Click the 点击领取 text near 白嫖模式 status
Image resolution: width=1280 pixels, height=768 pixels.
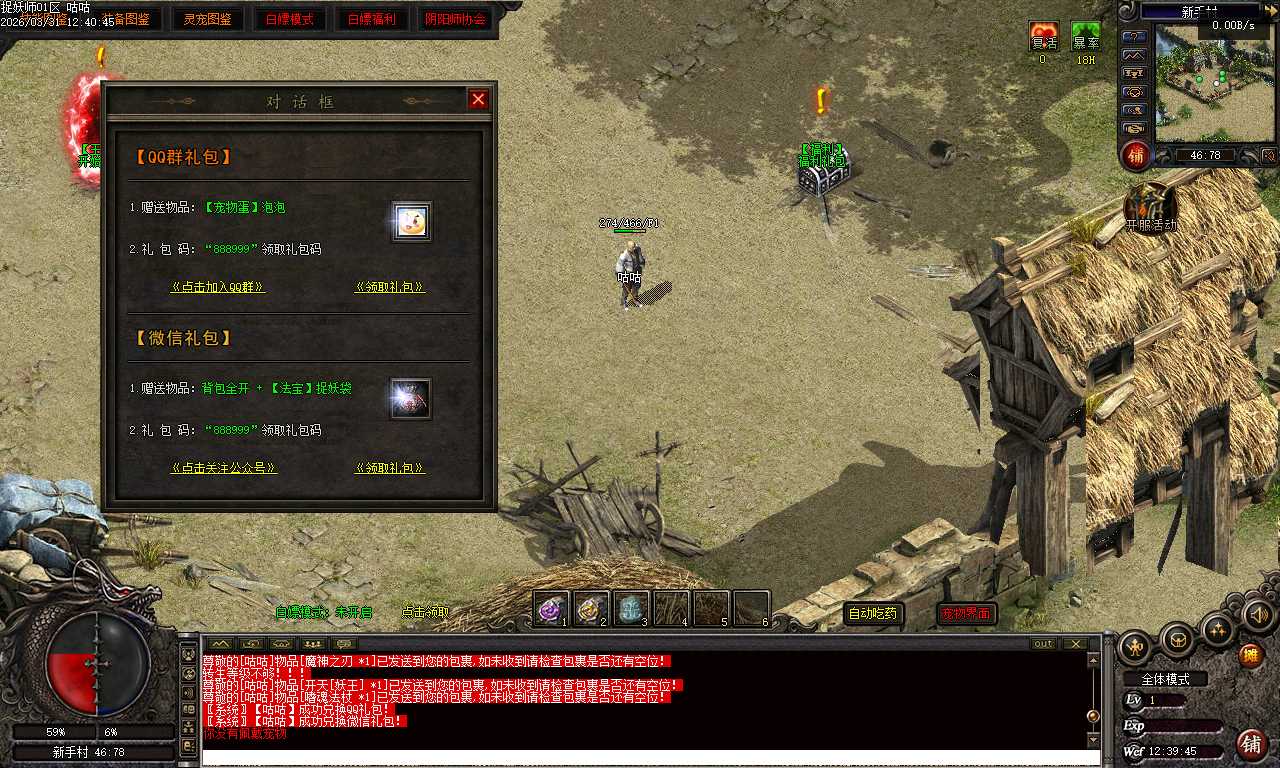[x=425, y=612]
